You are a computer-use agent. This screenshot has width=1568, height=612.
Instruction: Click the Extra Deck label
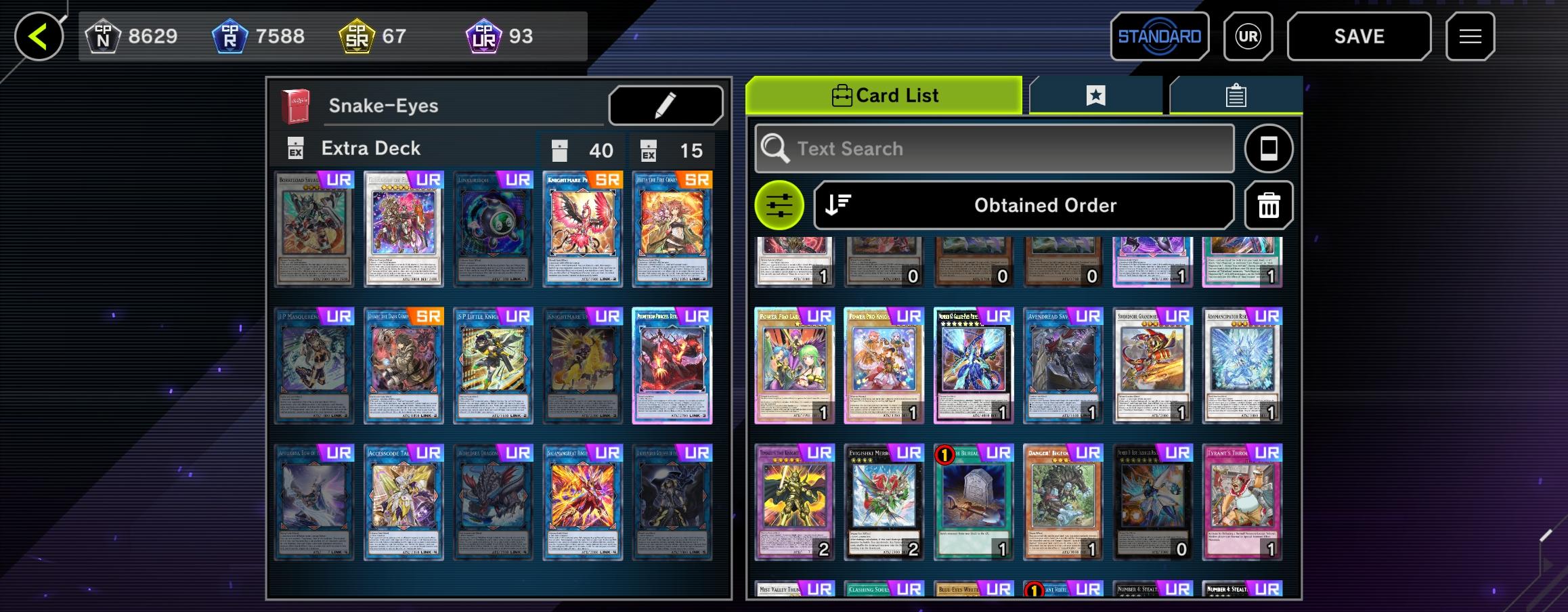[370, 148]
